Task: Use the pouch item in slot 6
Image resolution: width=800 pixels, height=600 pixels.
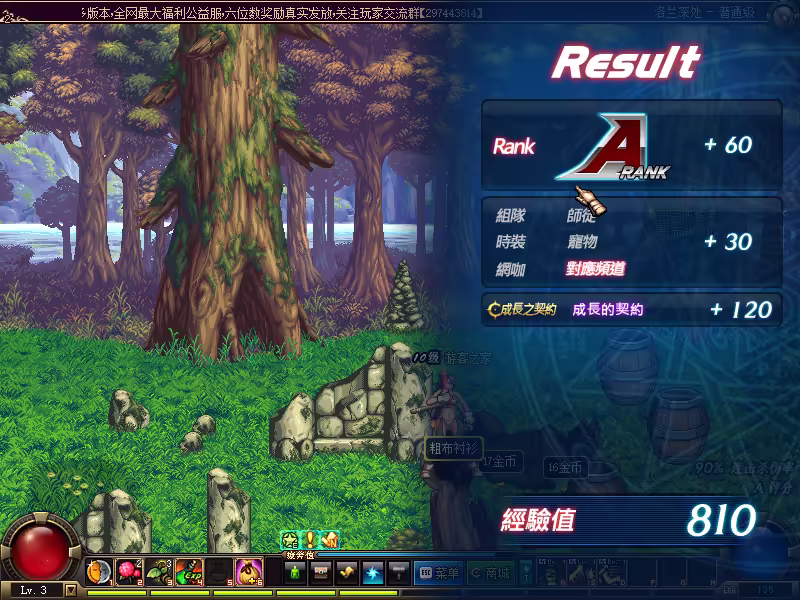Action: coord(249,572)
